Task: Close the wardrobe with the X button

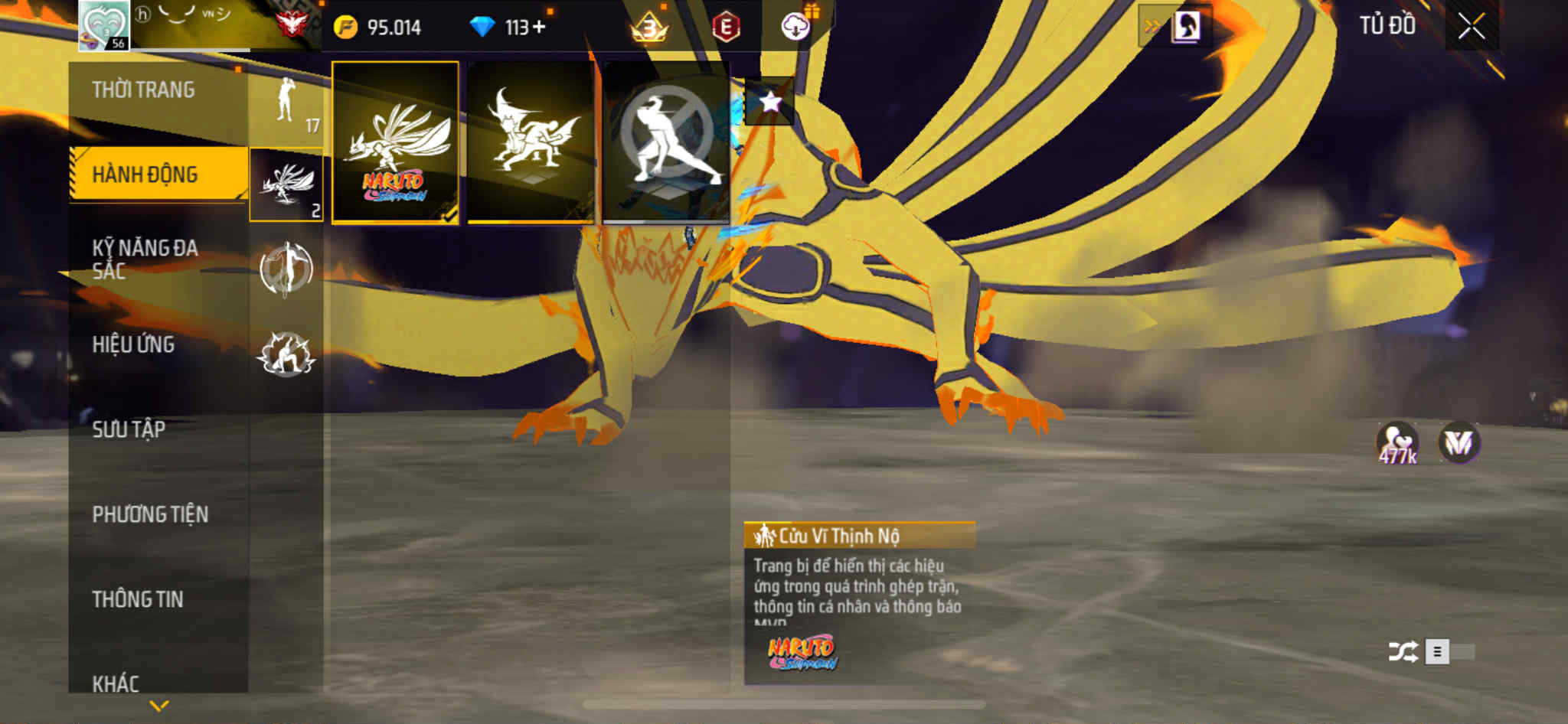Action: tap(1471, 27)
